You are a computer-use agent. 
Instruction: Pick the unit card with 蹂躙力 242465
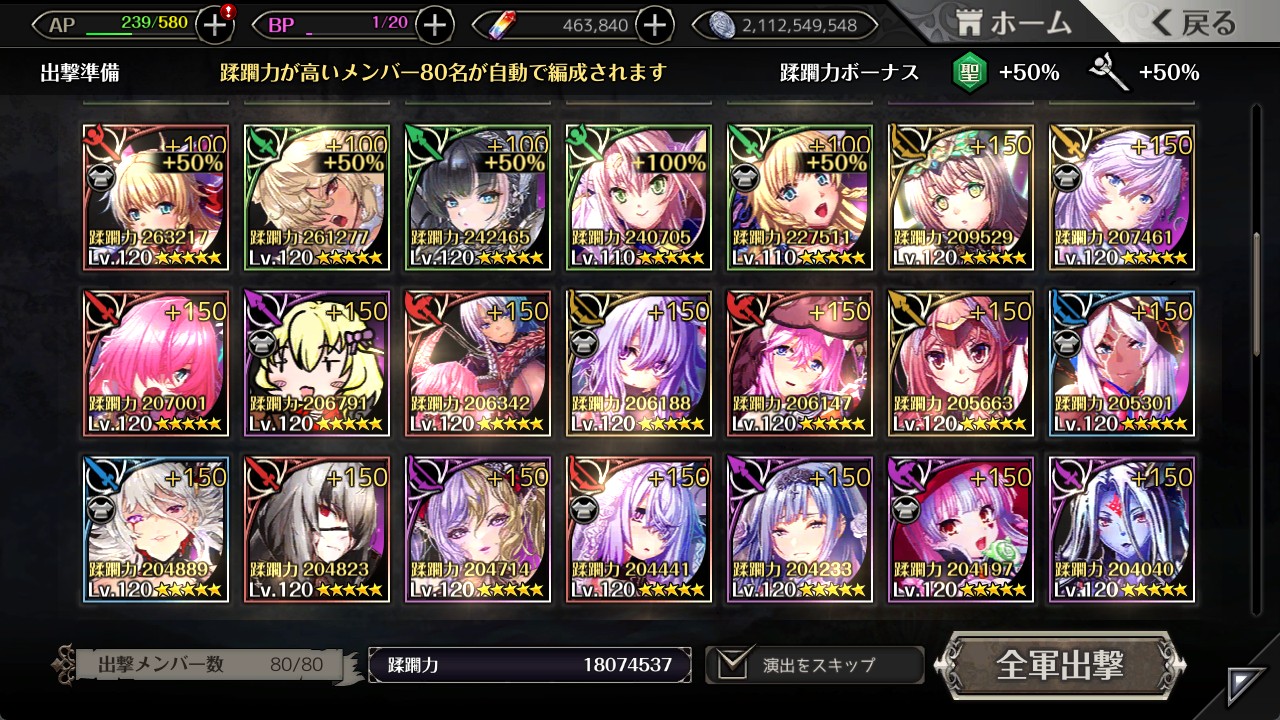click(x=478, y=197)
